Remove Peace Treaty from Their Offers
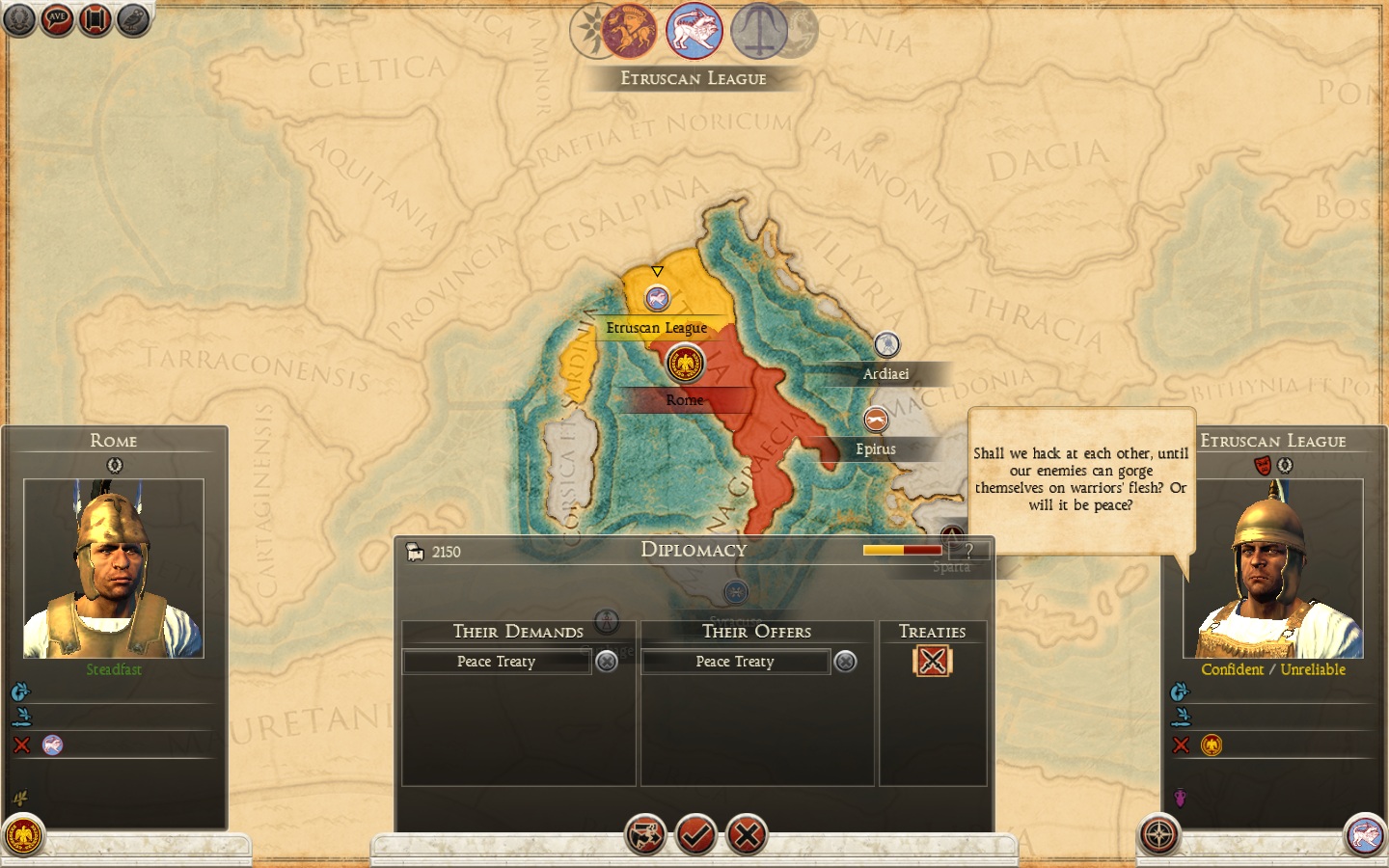This screenshot has height=868, width=1389. point(845,662)
